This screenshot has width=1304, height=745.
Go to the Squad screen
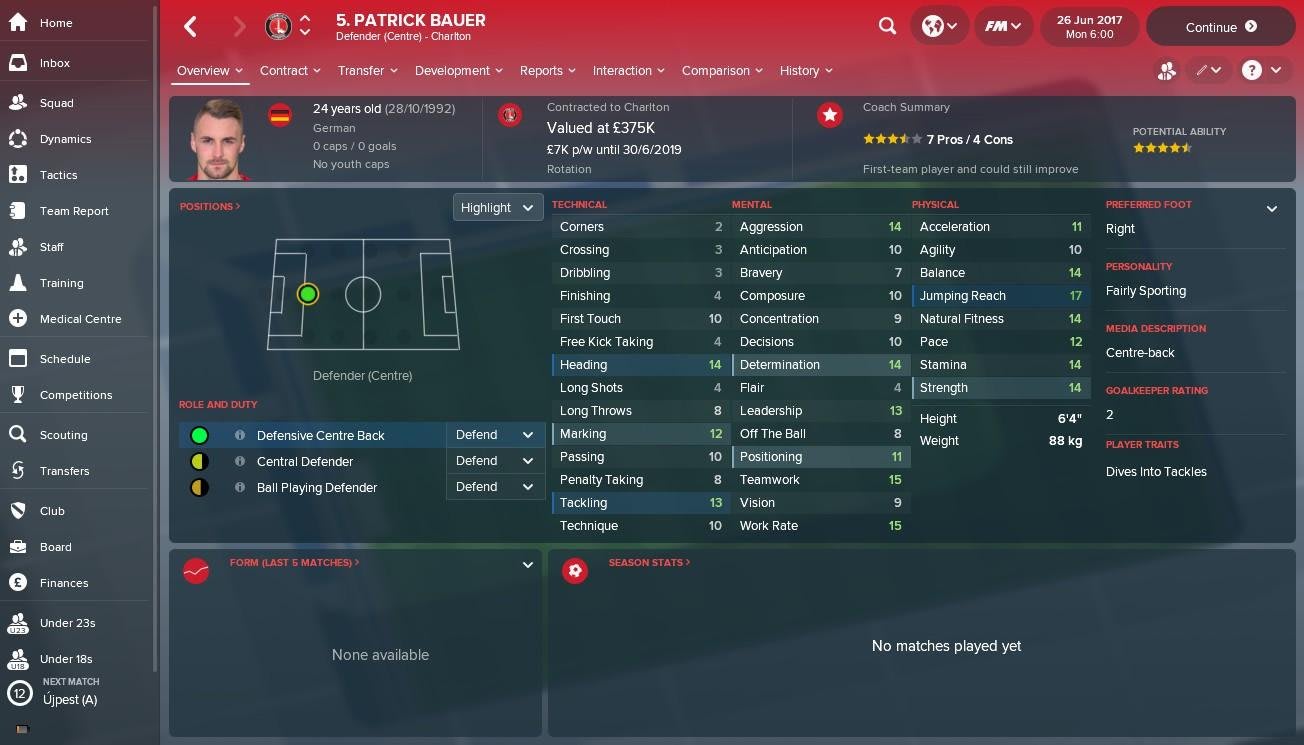tap(56, 103)
